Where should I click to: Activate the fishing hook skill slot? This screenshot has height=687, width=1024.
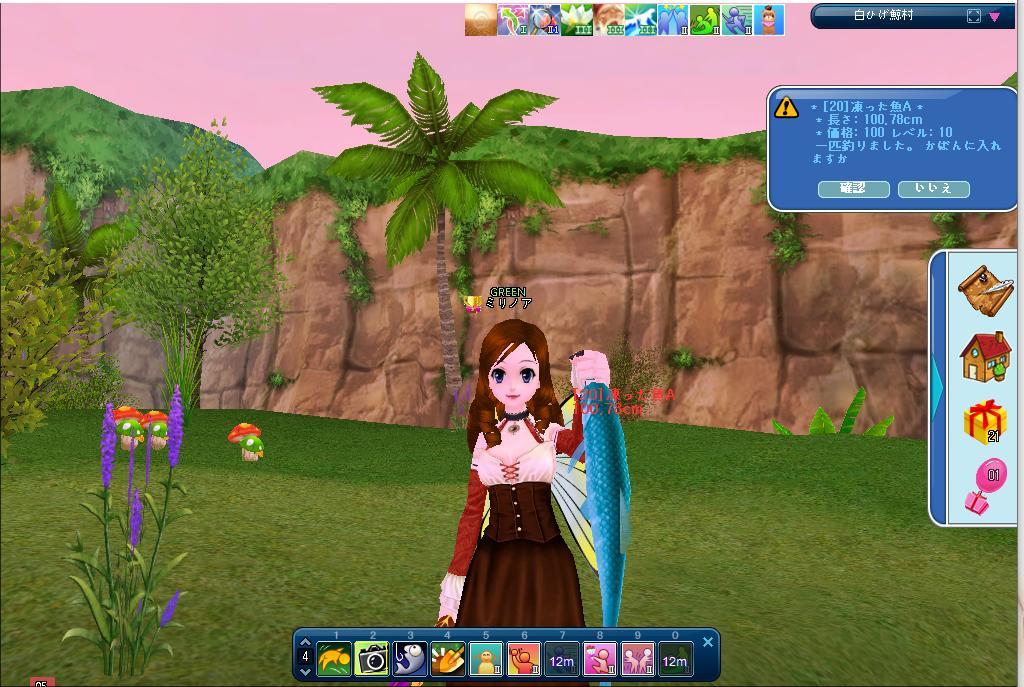[410, 660]
